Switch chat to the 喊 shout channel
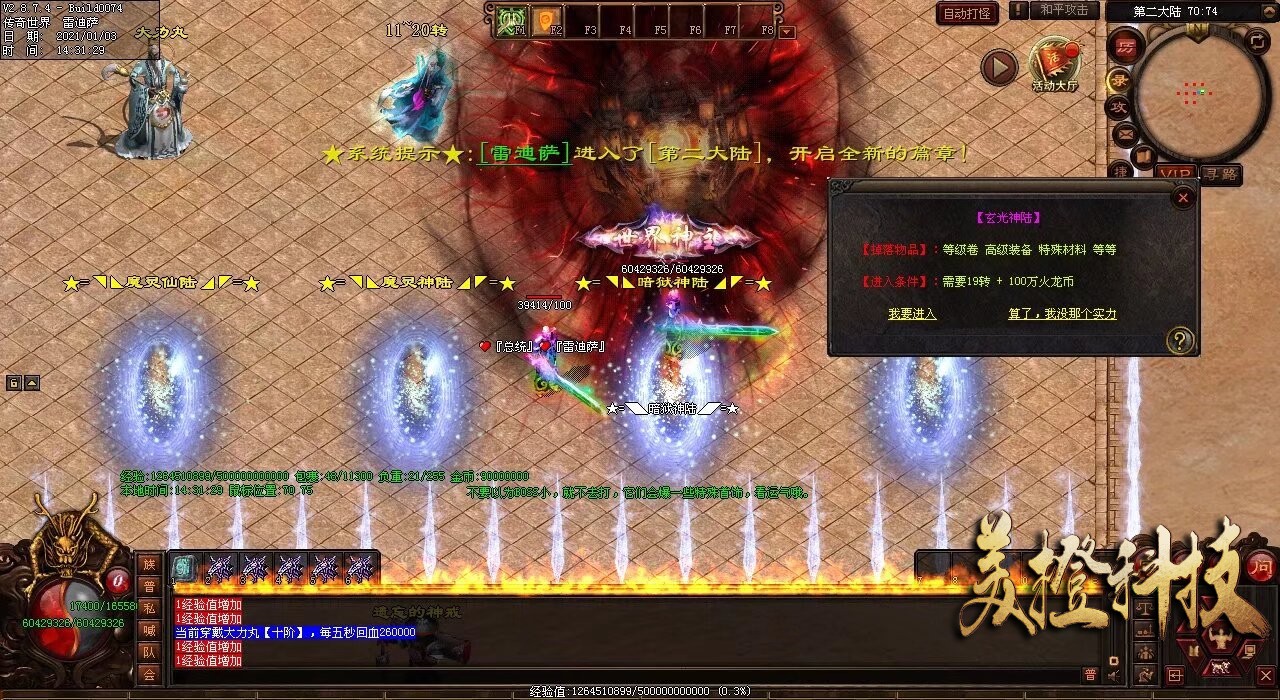Screen dimensions: 1280x700 click(x=149, y=630)
